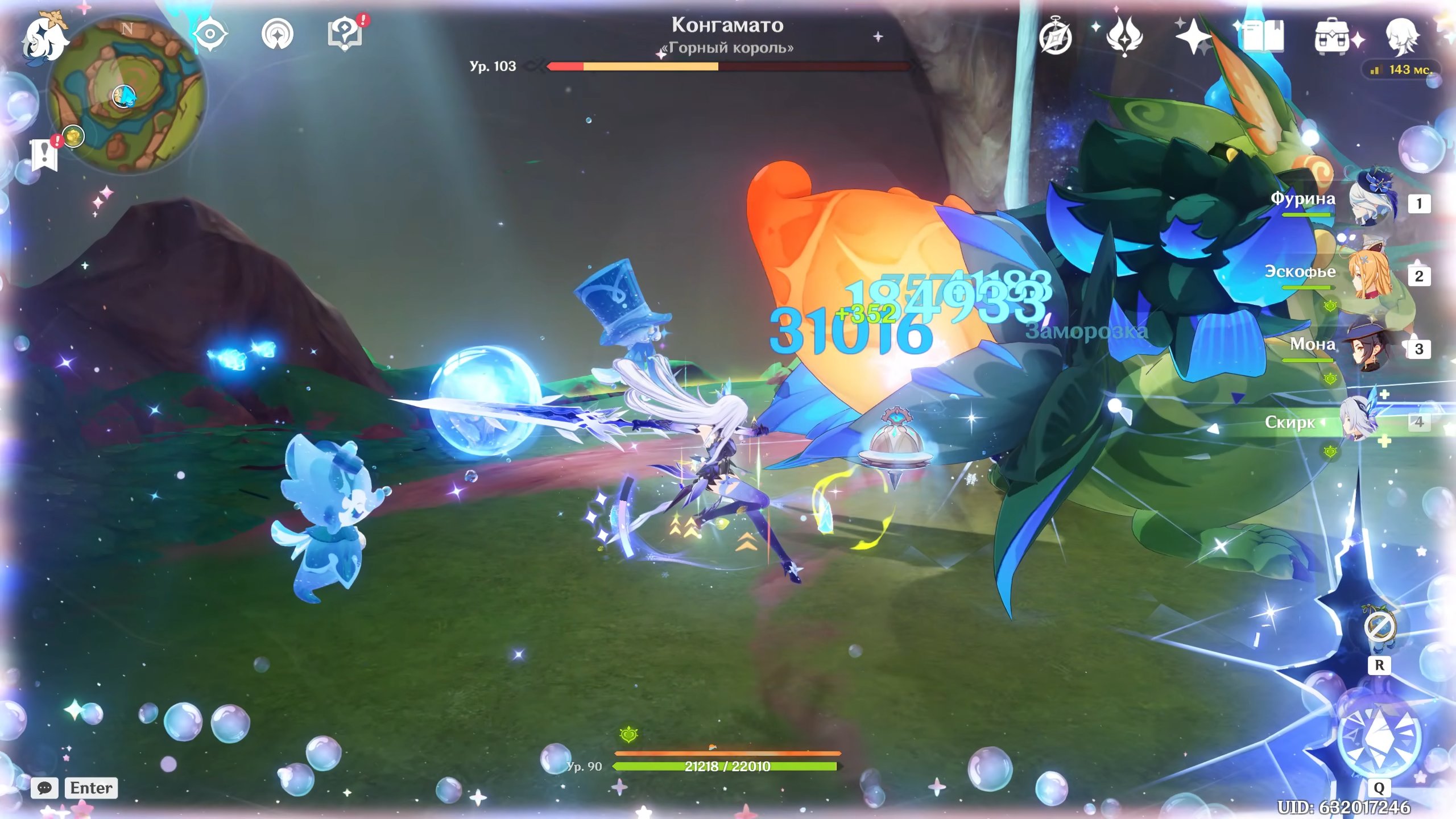Open the Wish star icon
1456x819 pixels.
coord(1193,36)
